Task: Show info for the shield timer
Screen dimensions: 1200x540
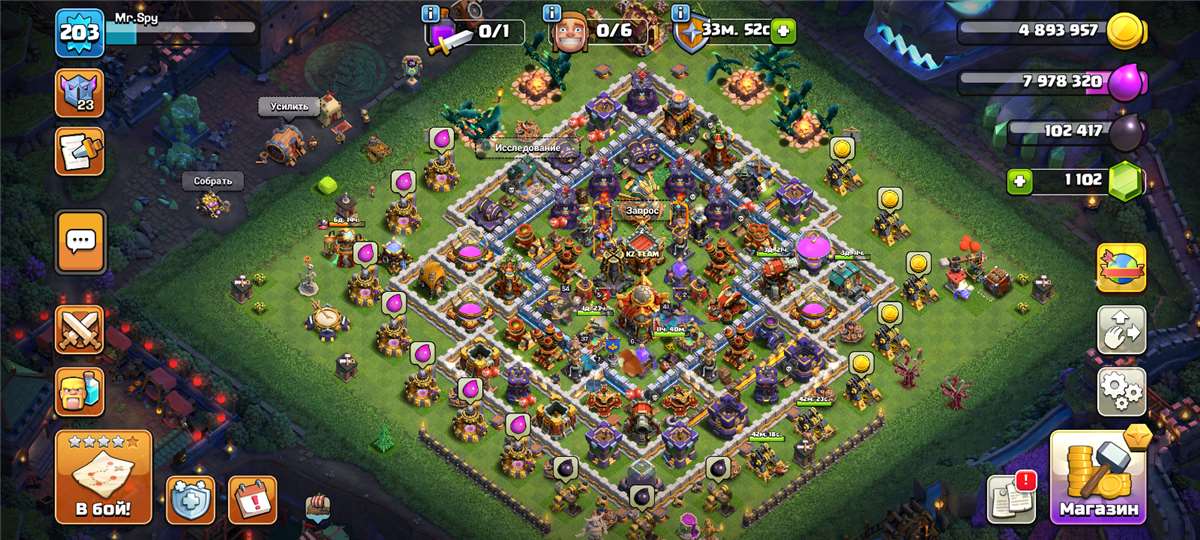Action: click(681, 14)
